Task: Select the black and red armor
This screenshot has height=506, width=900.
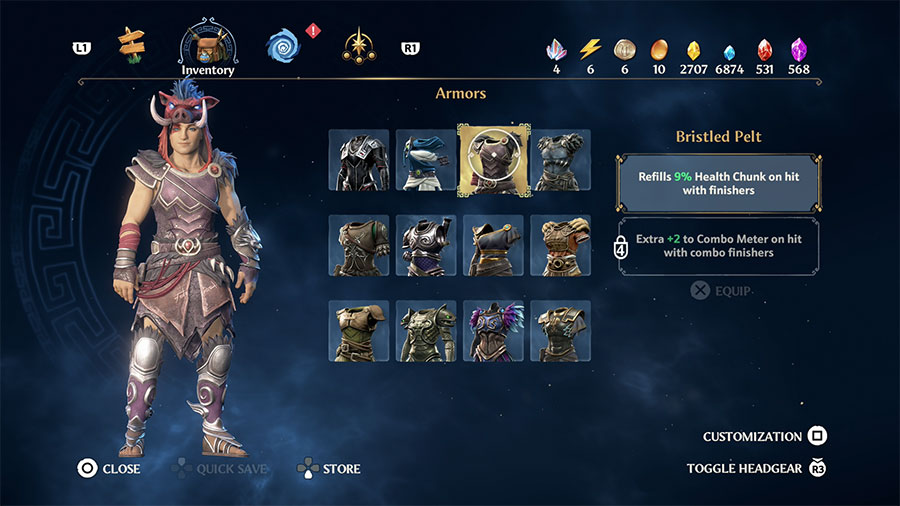Action: pyautogui.click(x=359, y=160)
